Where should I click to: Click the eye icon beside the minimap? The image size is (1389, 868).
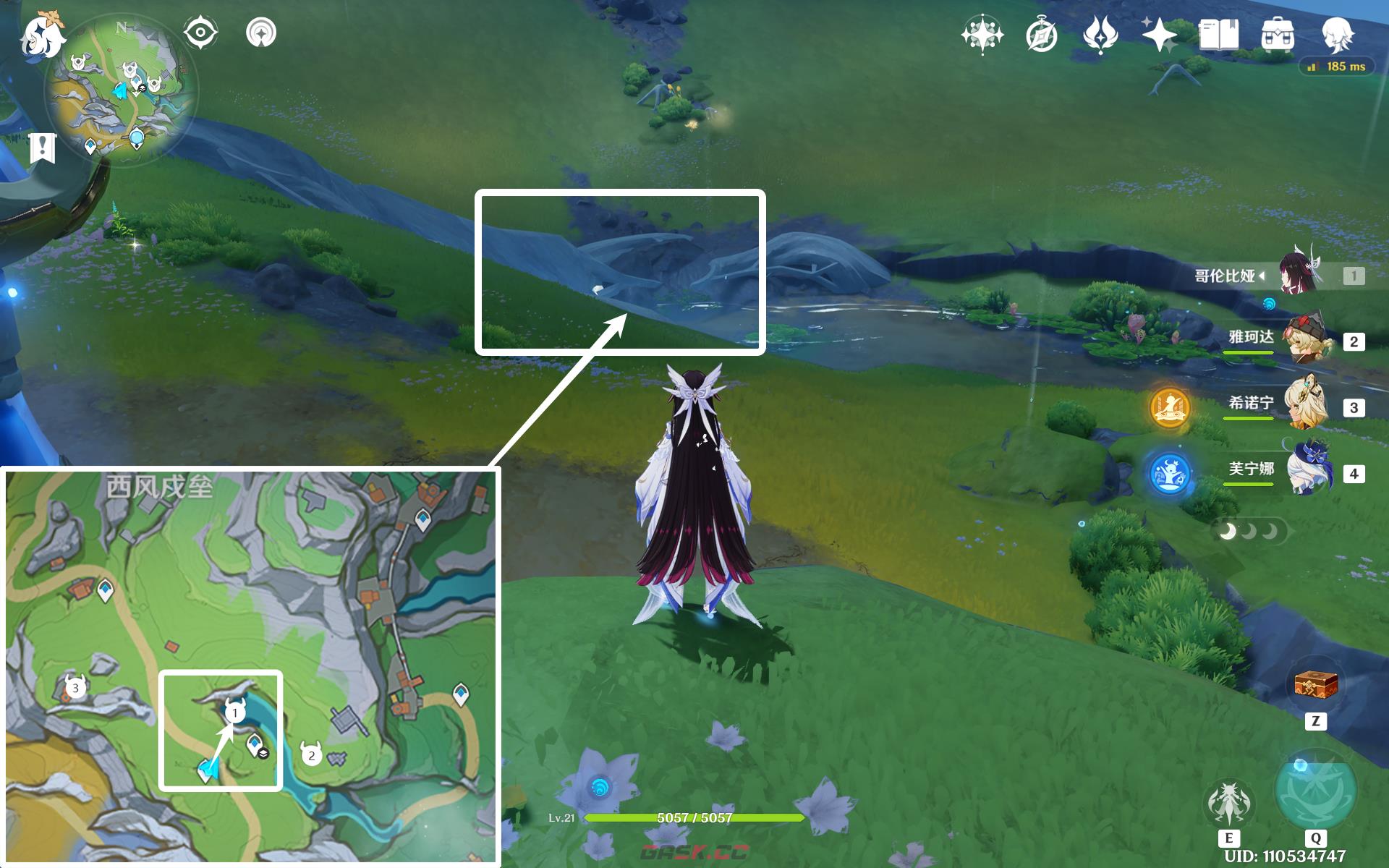[x=200, y=33]
